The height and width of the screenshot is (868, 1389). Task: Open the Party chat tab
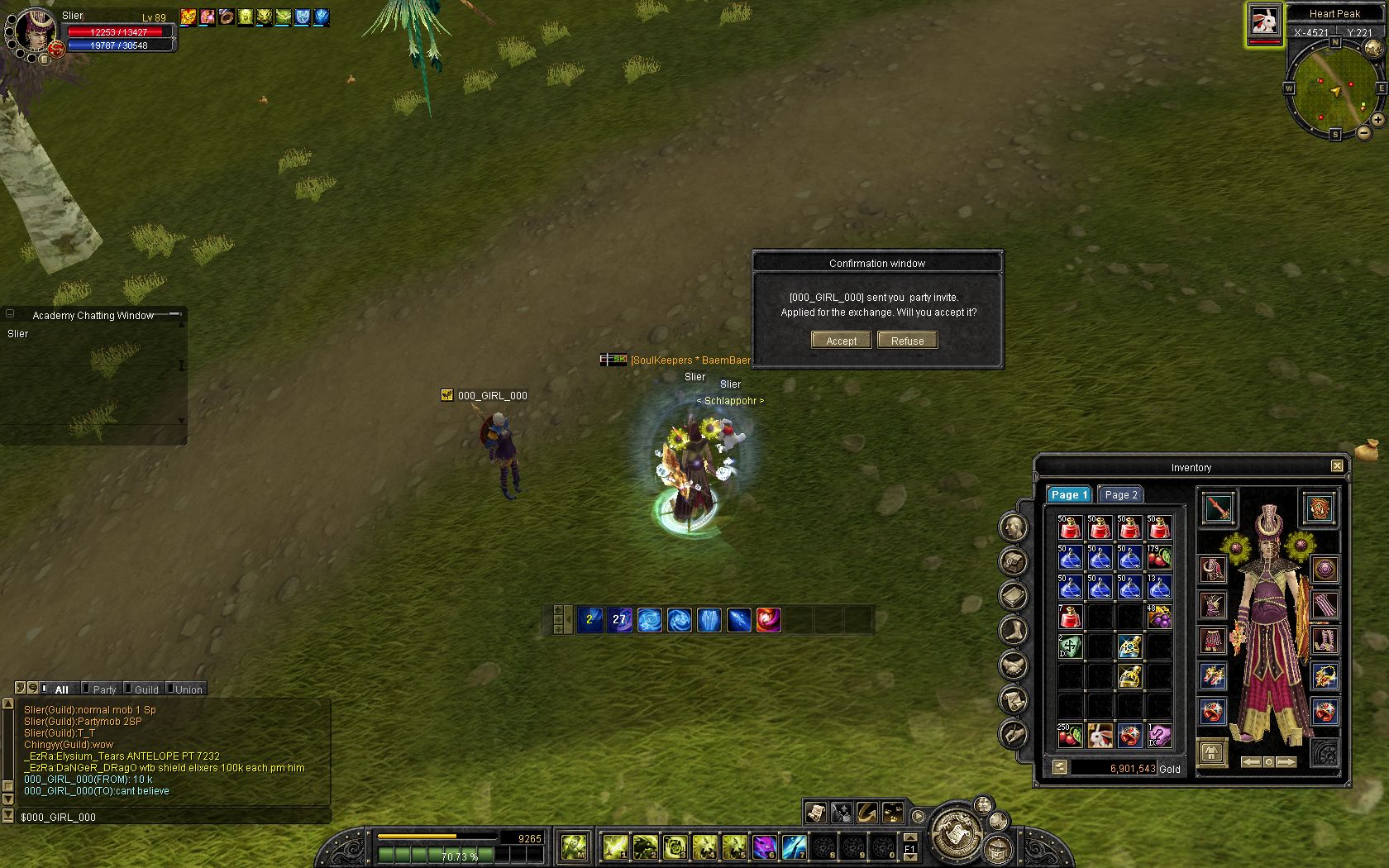tap(104, 689)
